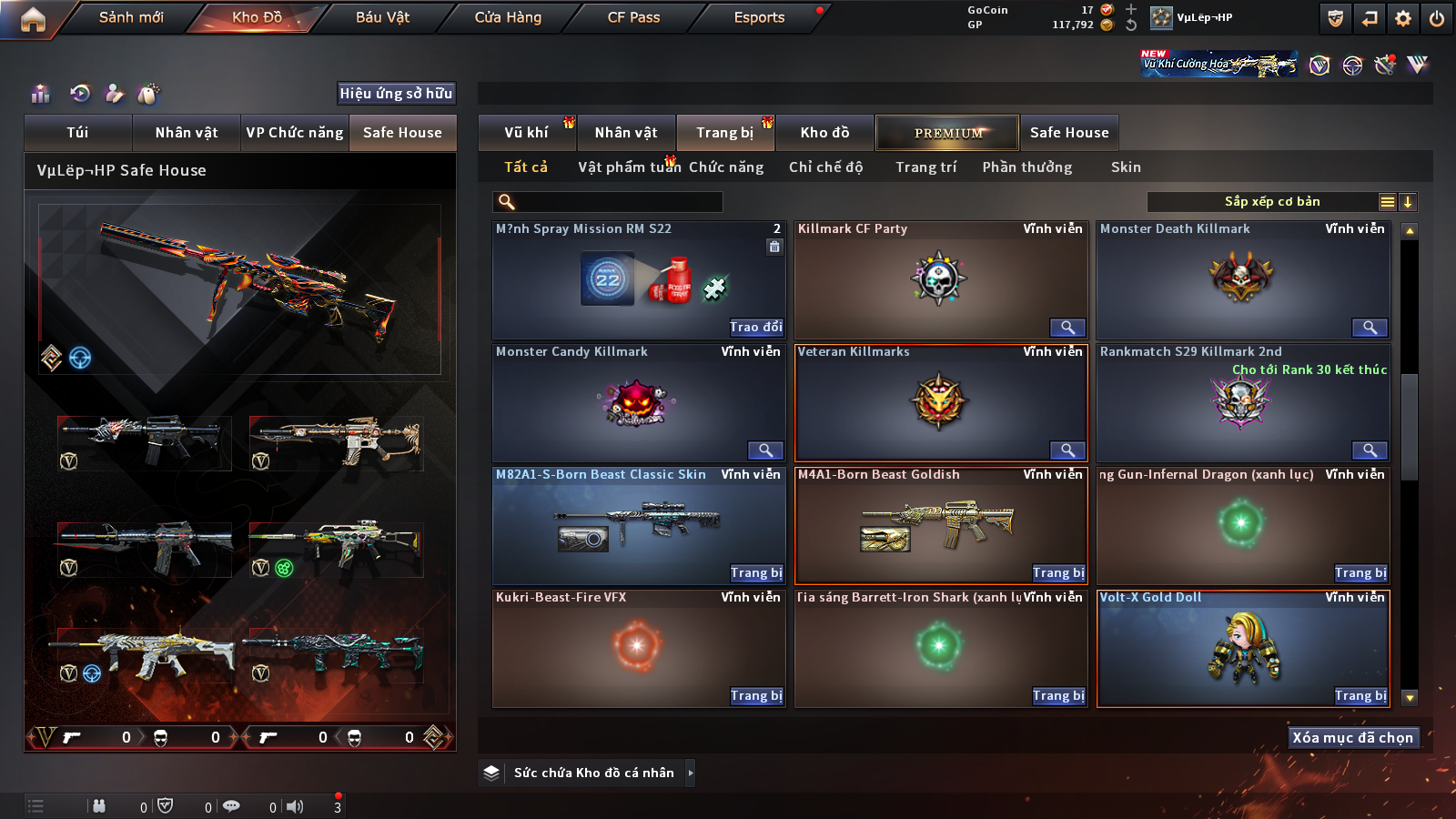This screenshot has width=1456, height=819.
Task: Switch to the Vũ khí tab
Action: coord(526,133)
